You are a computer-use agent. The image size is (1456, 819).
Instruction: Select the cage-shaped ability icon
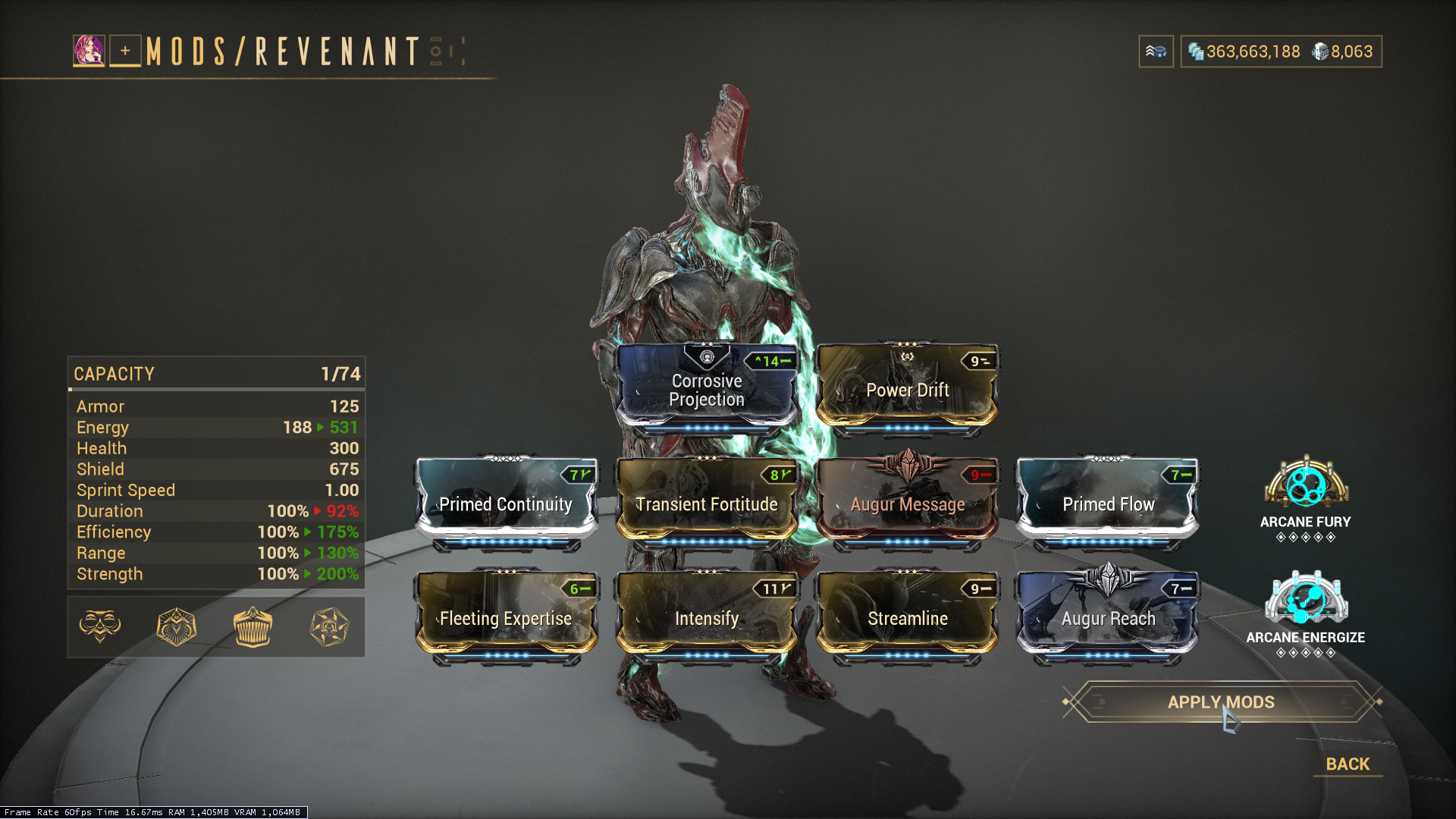253,626
